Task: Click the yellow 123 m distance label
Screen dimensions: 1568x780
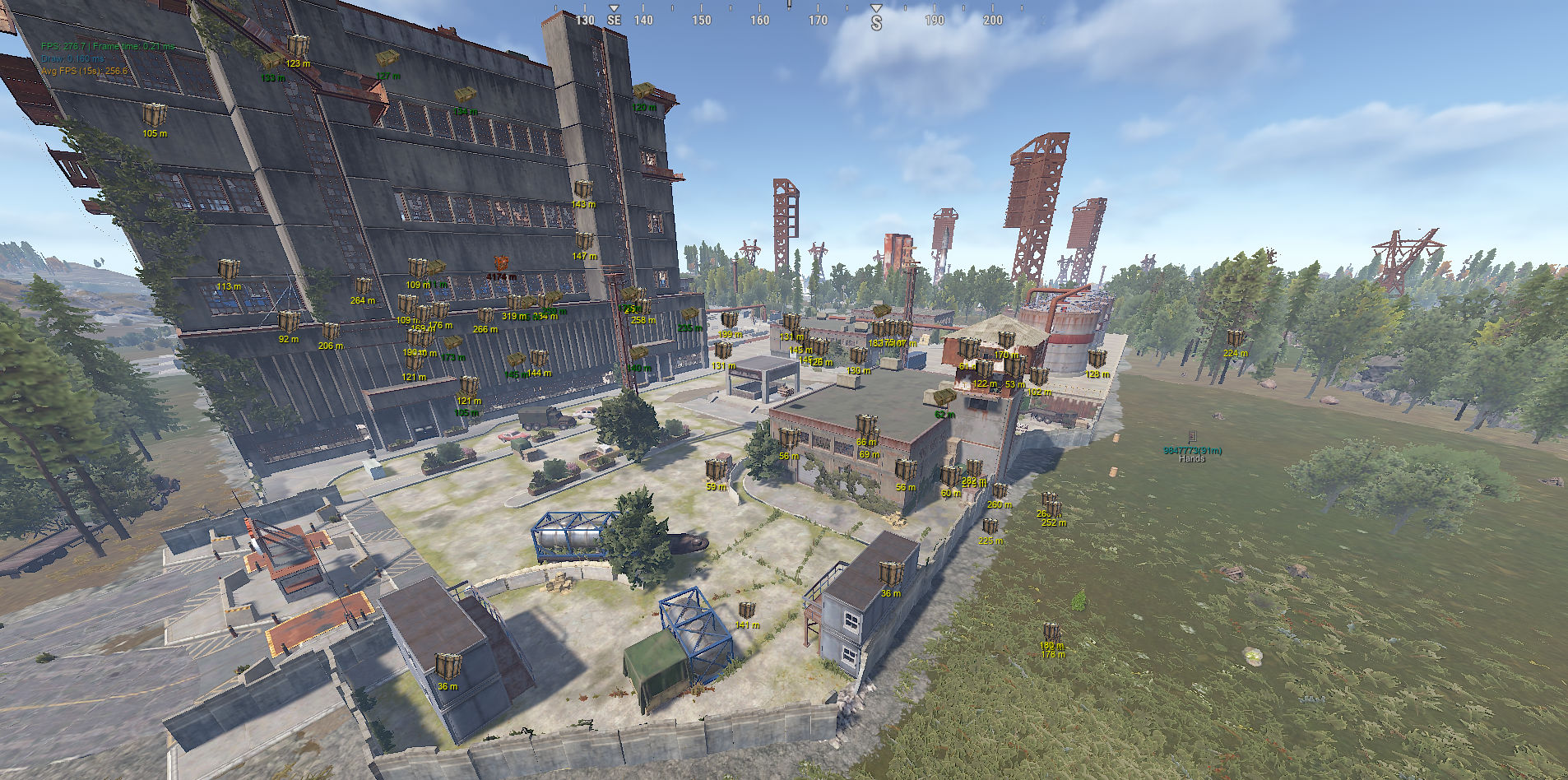Action: 297,62
